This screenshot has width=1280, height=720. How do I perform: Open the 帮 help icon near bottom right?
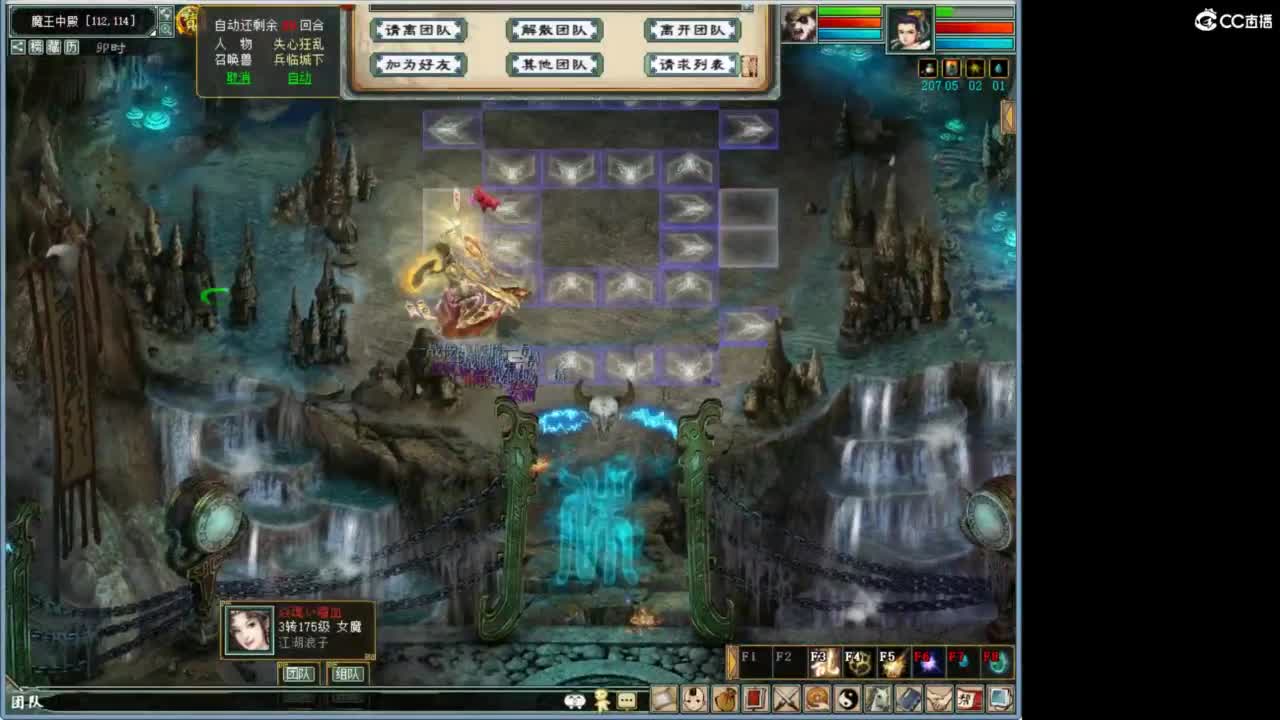tap(971, 701)
